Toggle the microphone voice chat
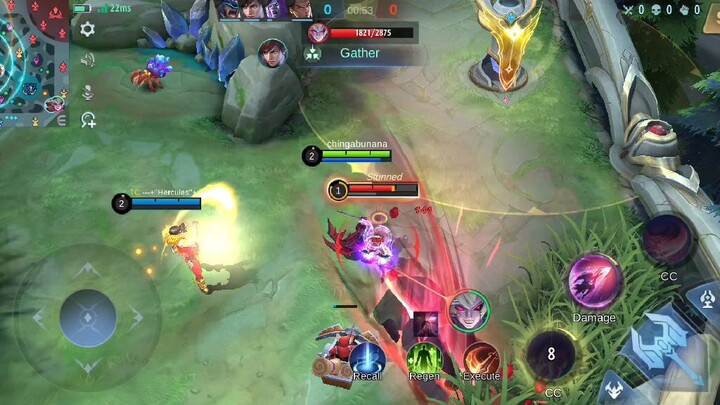 coord(88,91)
